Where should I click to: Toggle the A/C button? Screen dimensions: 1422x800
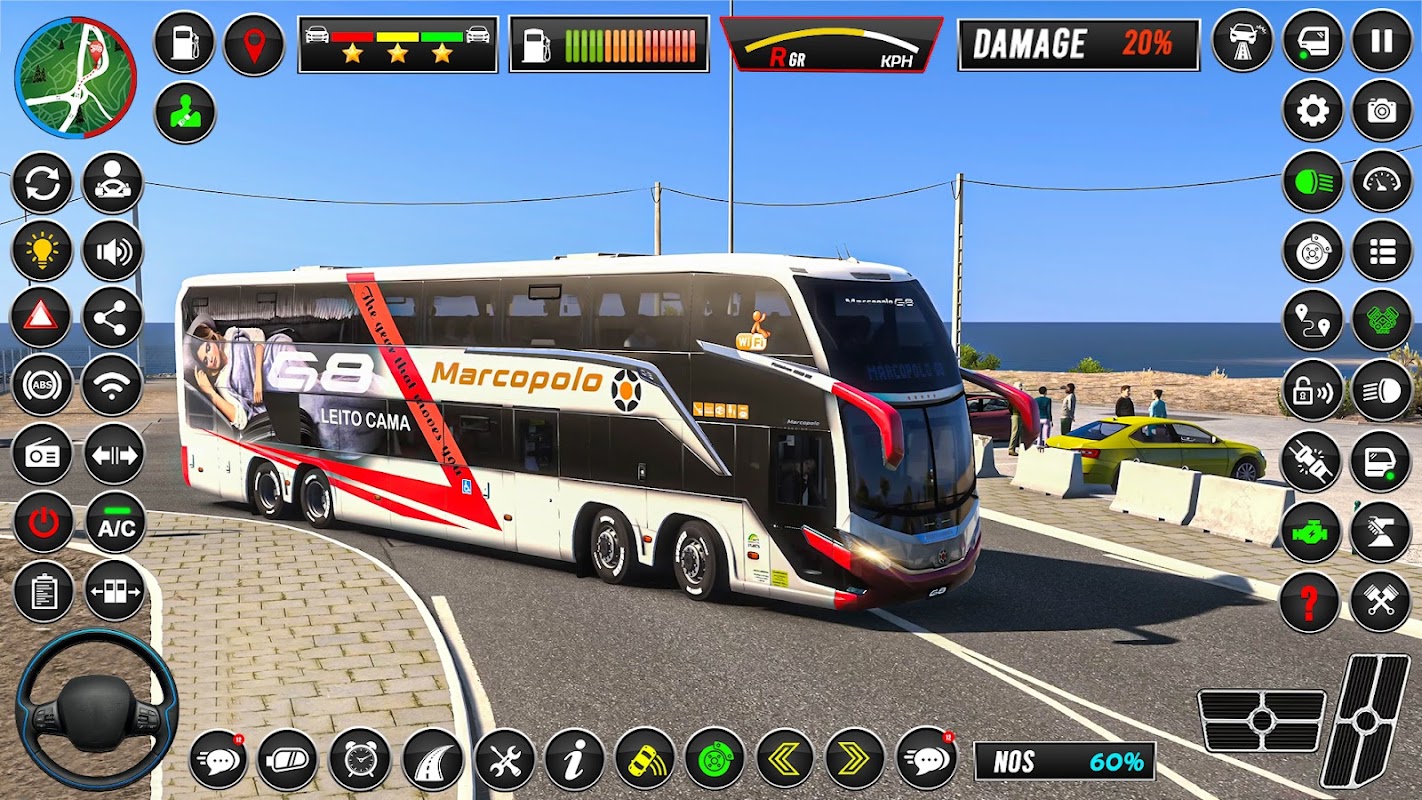click(115, 522)
